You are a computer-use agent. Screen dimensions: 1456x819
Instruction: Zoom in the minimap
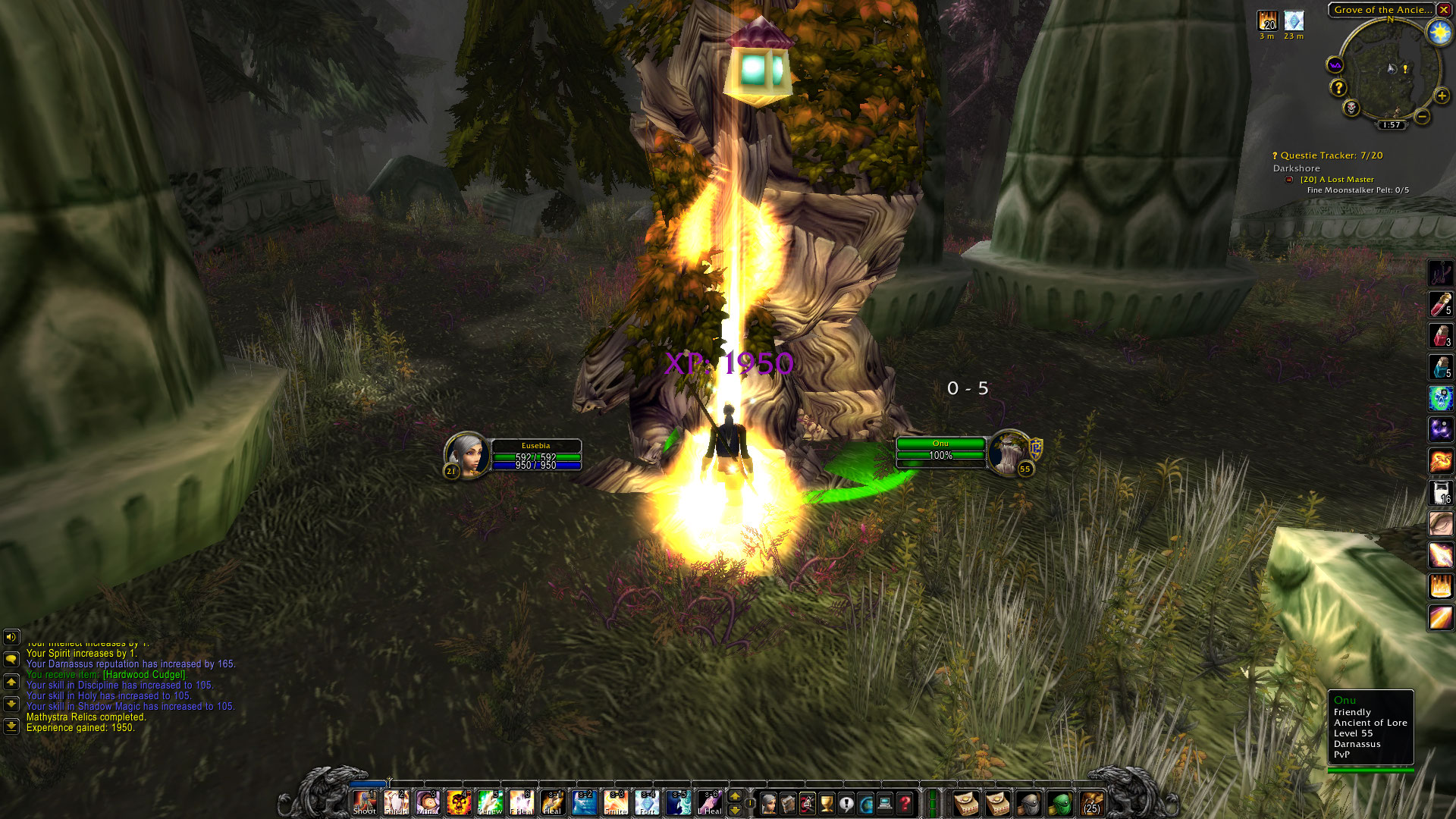[x=1442, y=96]
